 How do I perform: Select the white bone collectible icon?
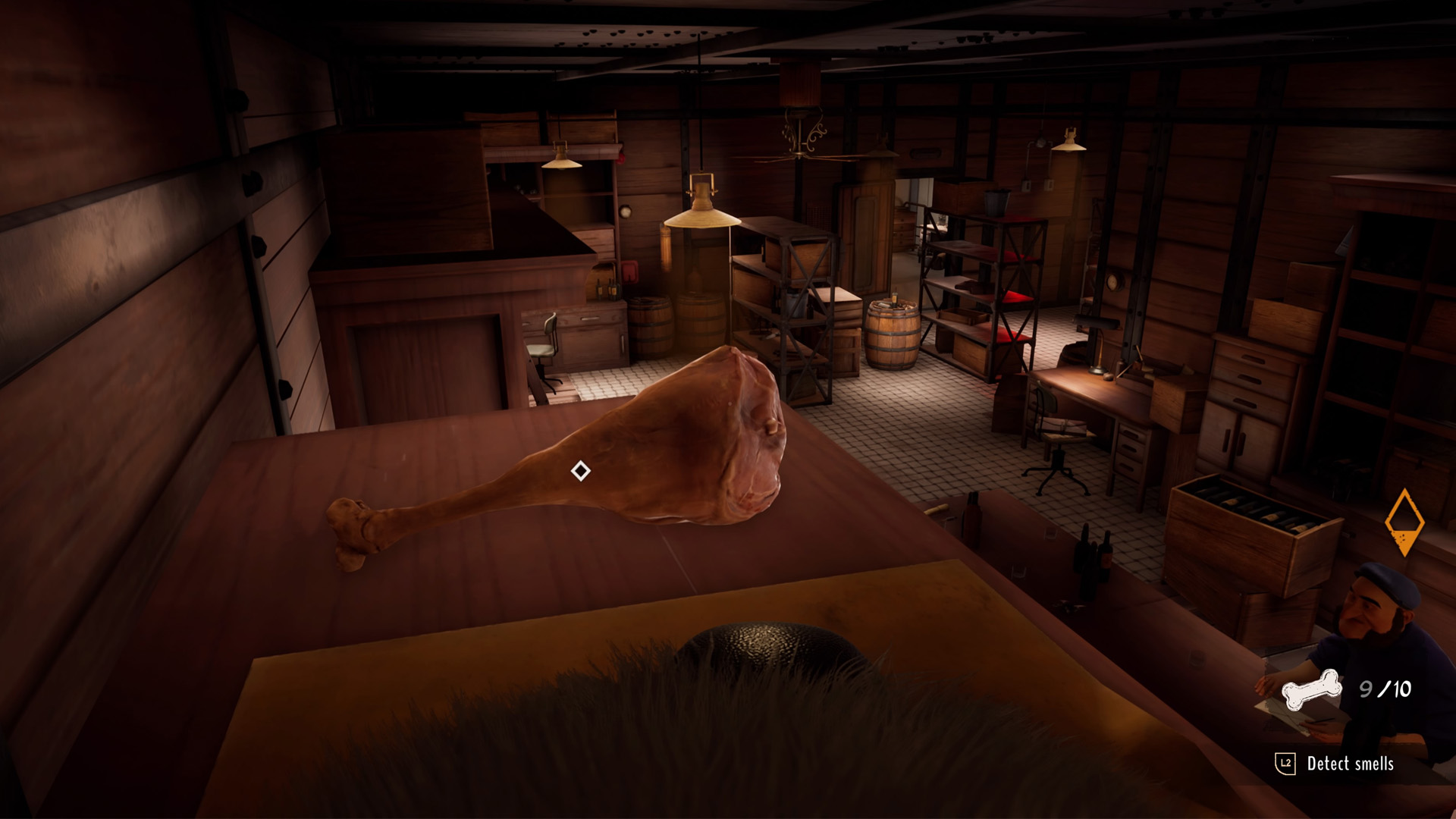tap(1310, 689)
